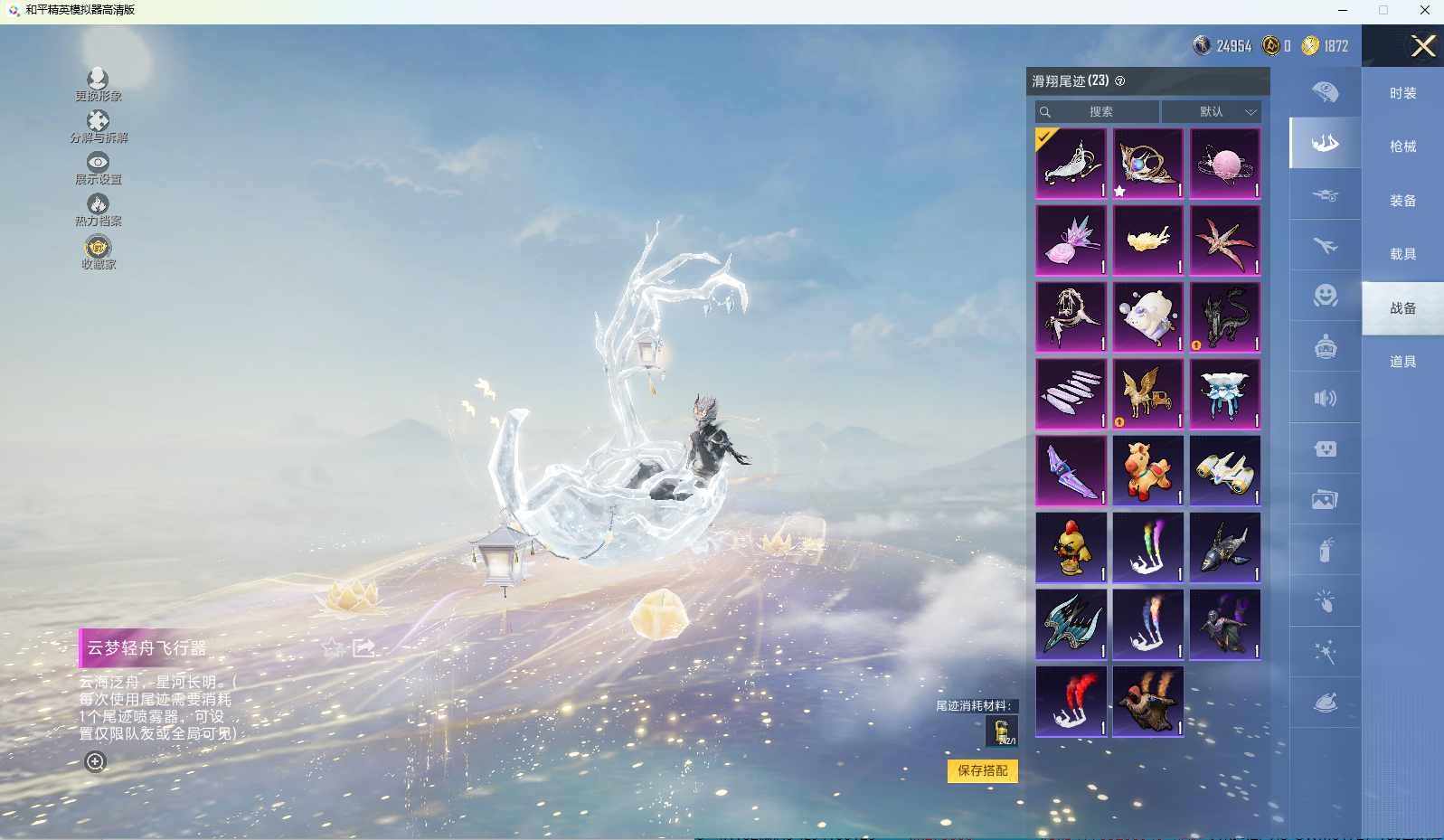Switch to the 载具 tab
The height and width of the screenshot is (840, 1444).
1402,254
